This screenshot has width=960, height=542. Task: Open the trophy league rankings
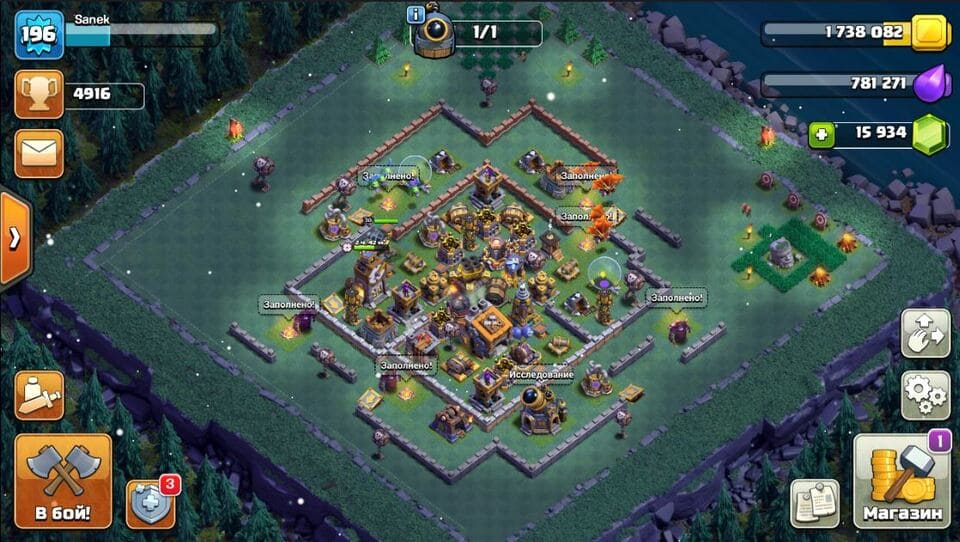pos(39,95)
